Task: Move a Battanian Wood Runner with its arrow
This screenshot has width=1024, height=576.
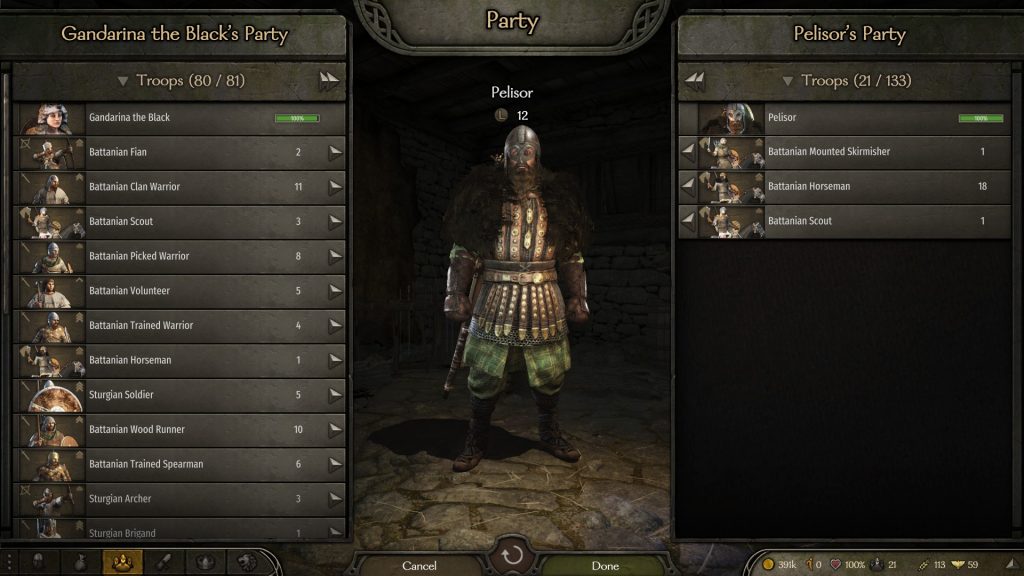Action: pyautogui.click(x=335, y=430)
